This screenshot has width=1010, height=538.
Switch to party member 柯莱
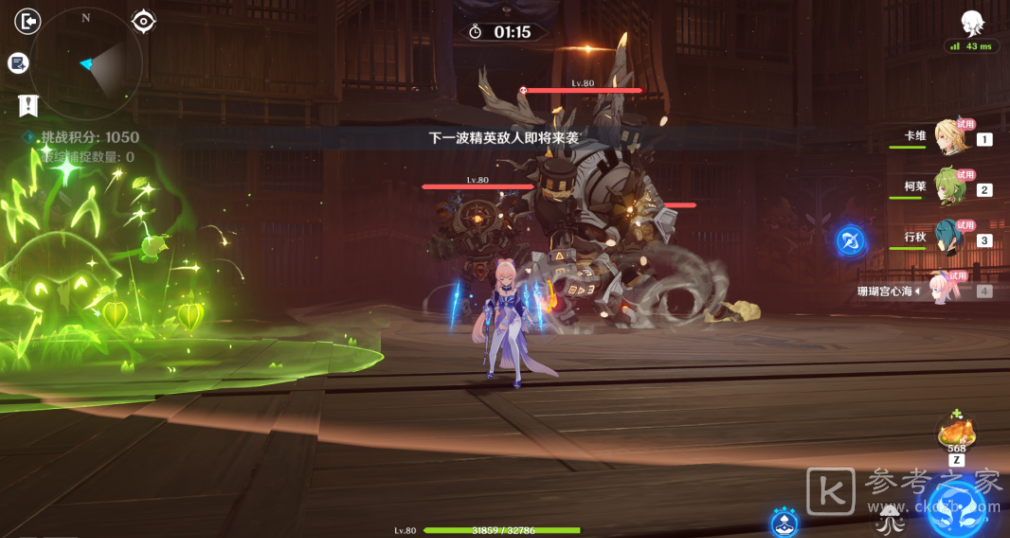[x=950, y=188]
